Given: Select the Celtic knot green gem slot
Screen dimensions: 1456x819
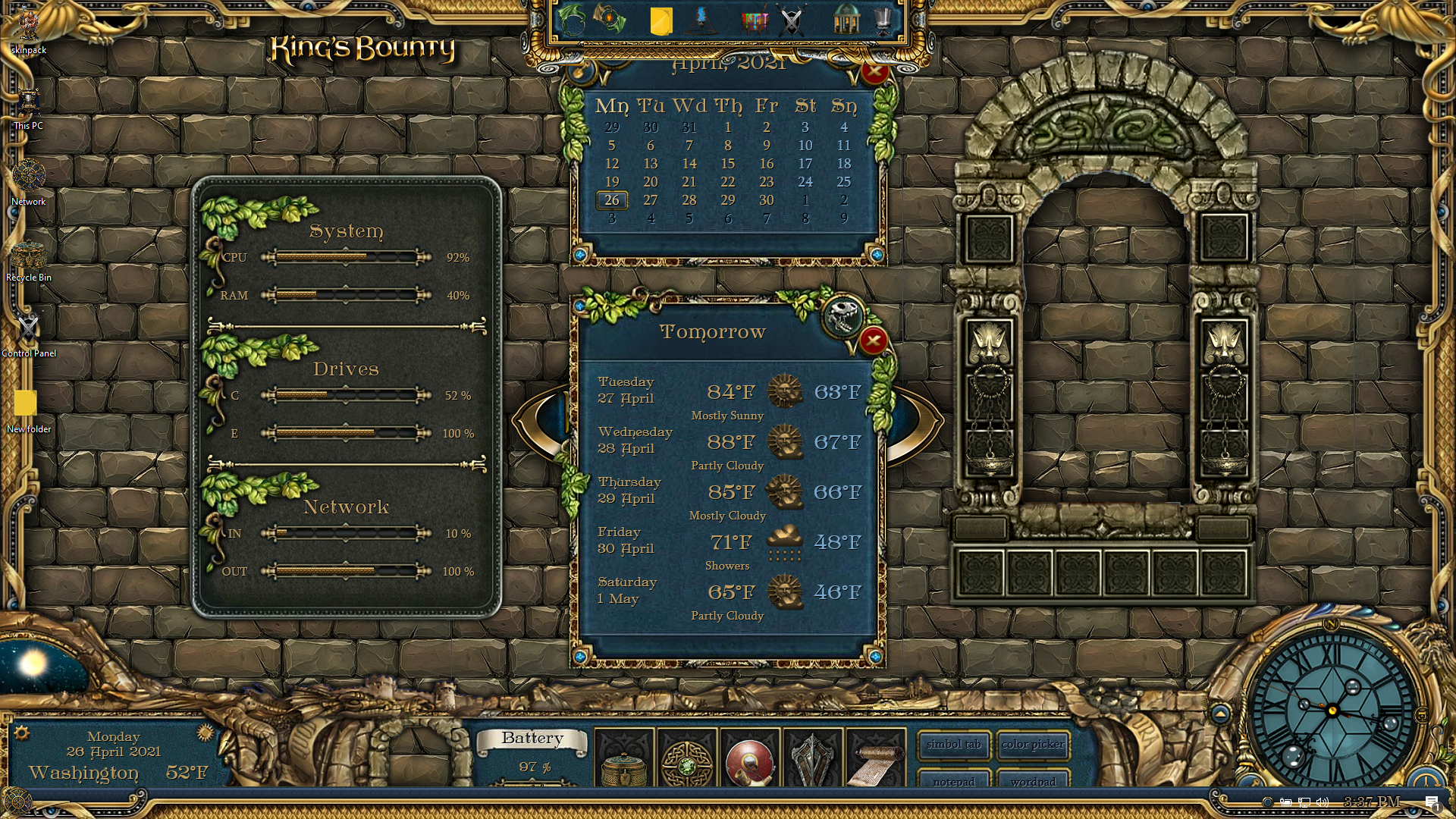Looking at the screenshot, I should click(687, 761).
